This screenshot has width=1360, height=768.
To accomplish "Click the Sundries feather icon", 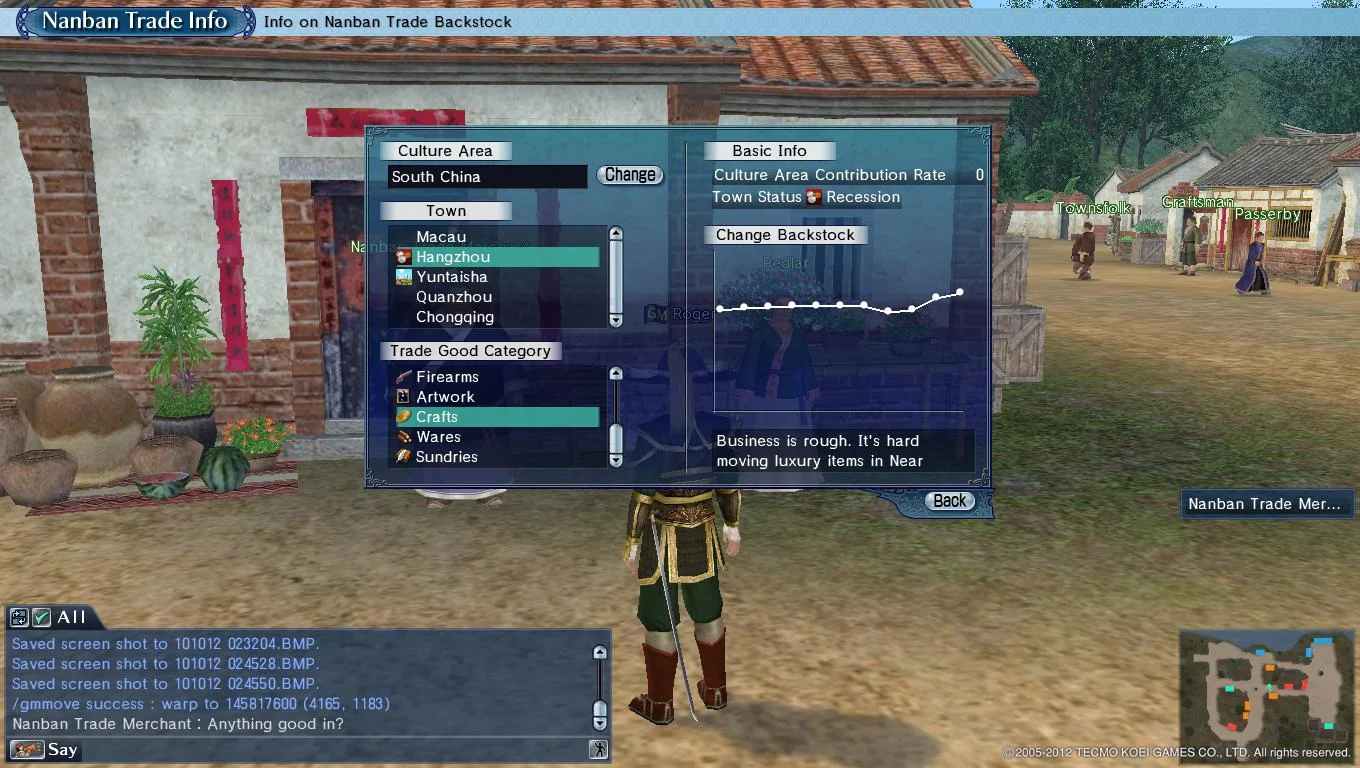I will click(404, 457).
